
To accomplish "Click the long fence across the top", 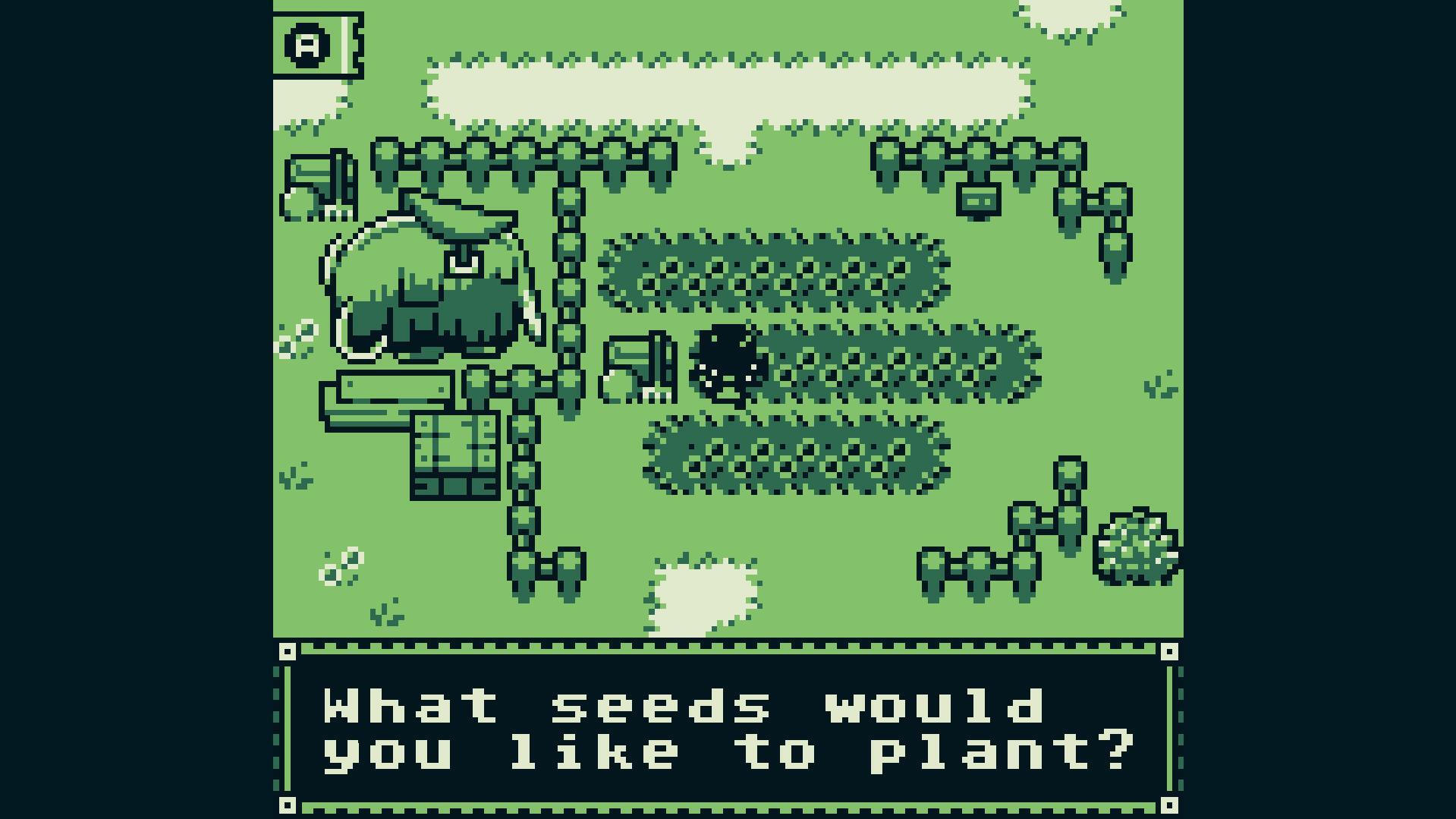I will [x=531, y=159].
